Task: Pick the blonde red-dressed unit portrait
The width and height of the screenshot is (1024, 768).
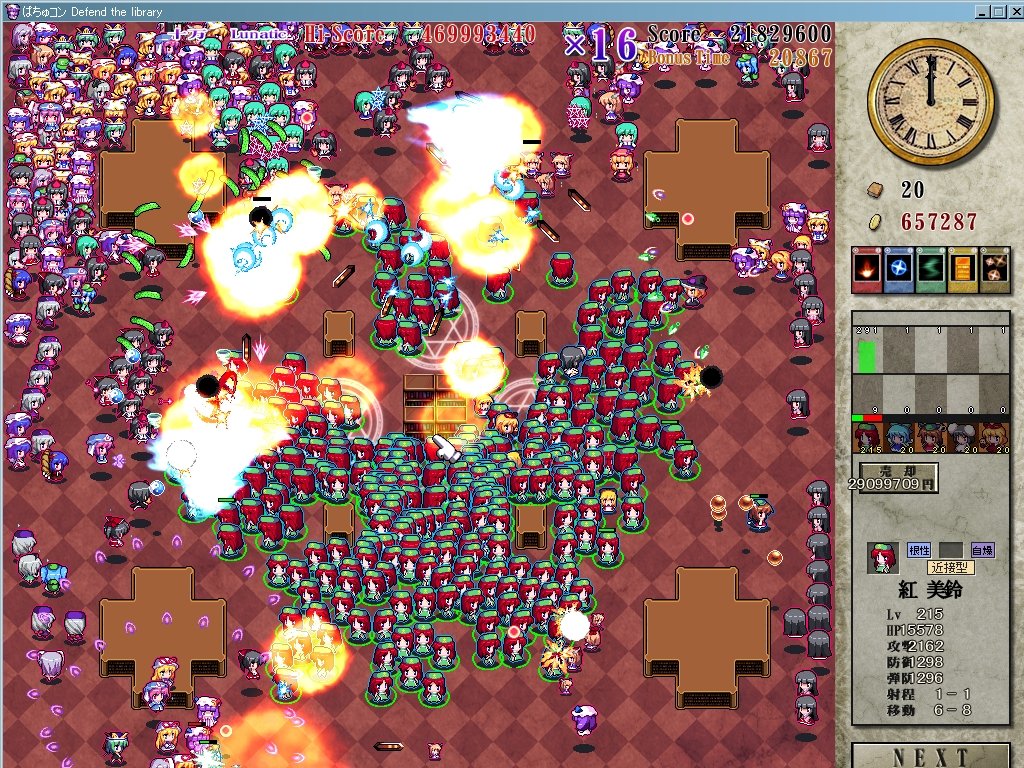Action: (x=993, y=438)
